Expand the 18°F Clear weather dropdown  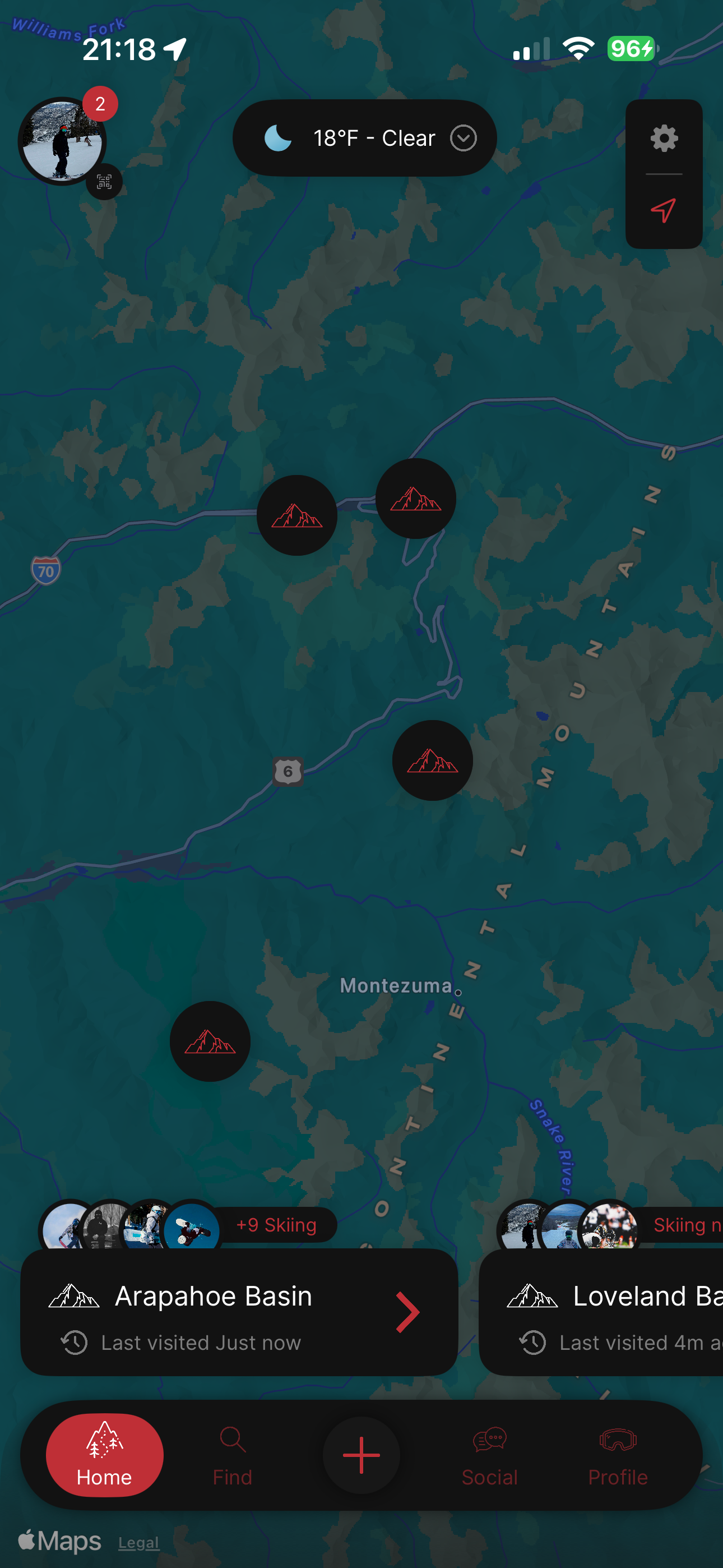pyautogui.click(x=462, y=138)
